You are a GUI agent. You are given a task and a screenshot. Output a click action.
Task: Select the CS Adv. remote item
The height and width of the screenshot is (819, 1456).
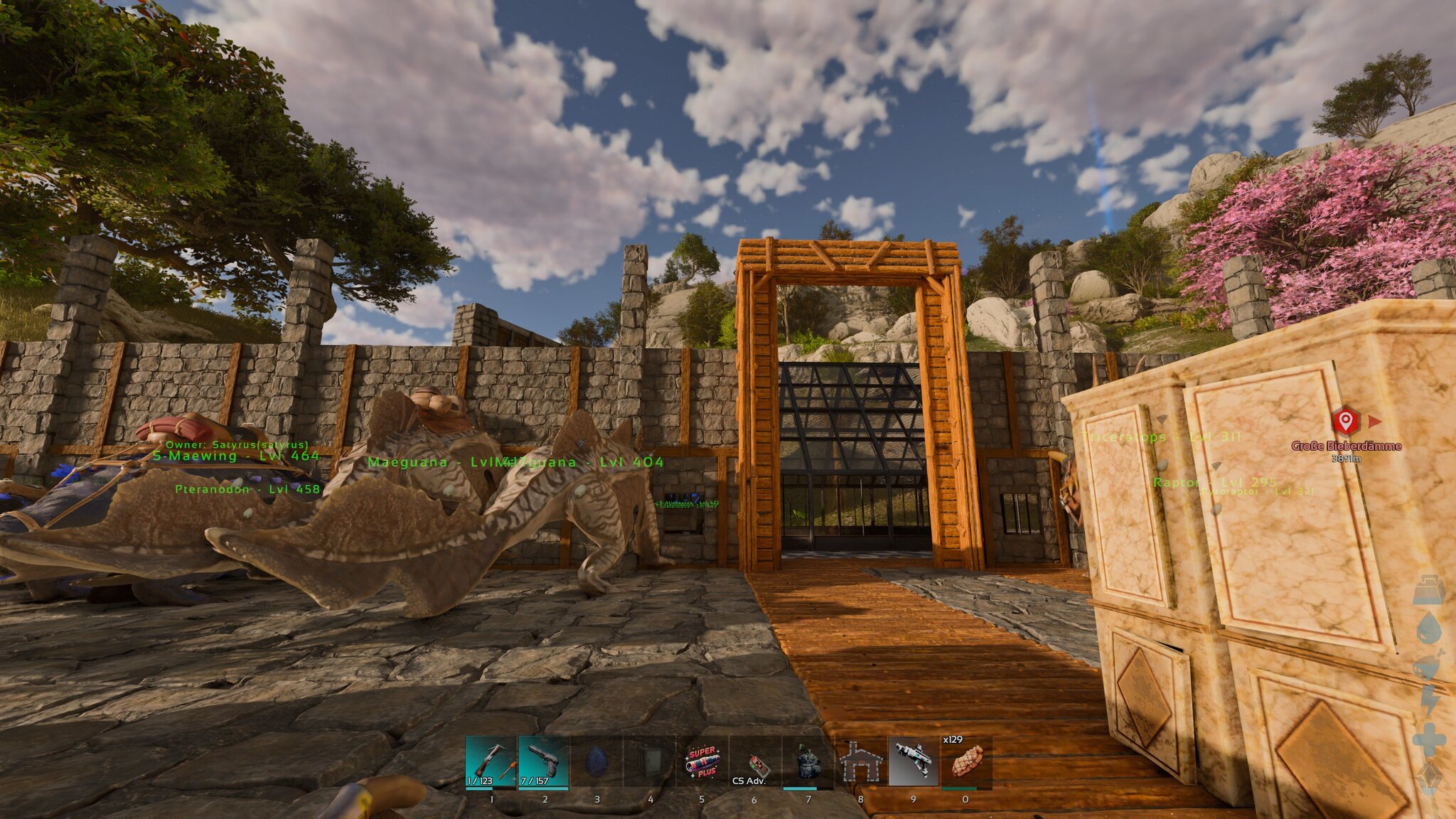tap(754, 761)
